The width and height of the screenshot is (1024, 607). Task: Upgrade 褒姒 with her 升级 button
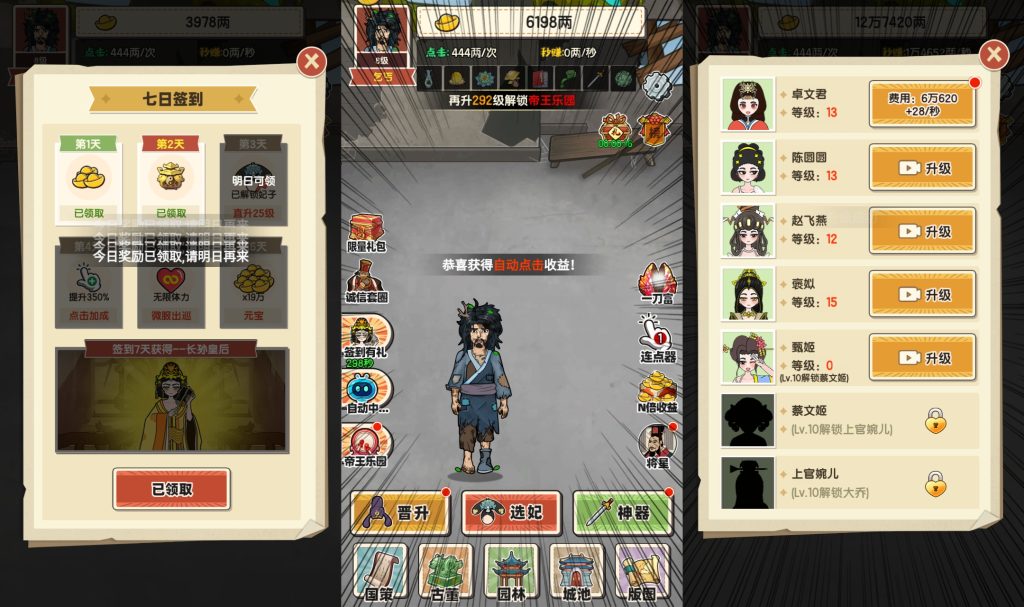click(x=922, y=294)
